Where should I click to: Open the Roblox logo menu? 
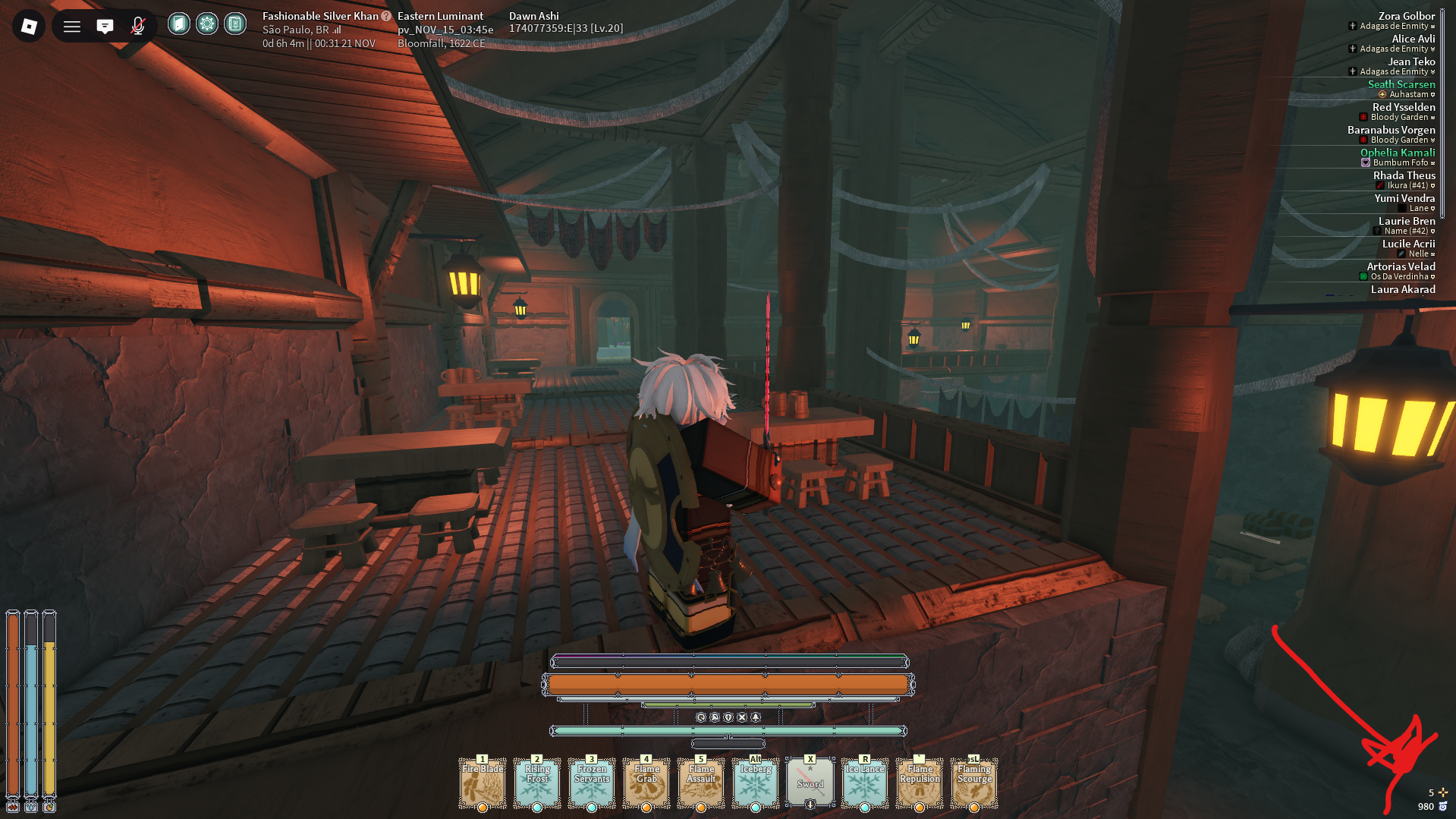(29, 27)
